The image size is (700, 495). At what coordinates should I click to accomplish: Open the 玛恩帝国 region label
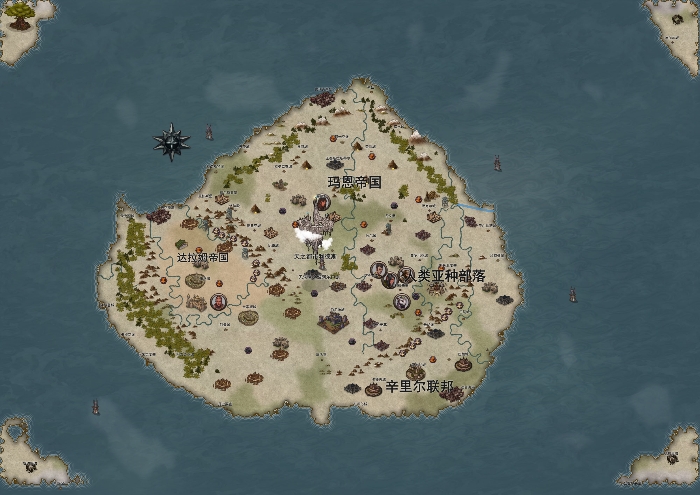click(355, 182)
